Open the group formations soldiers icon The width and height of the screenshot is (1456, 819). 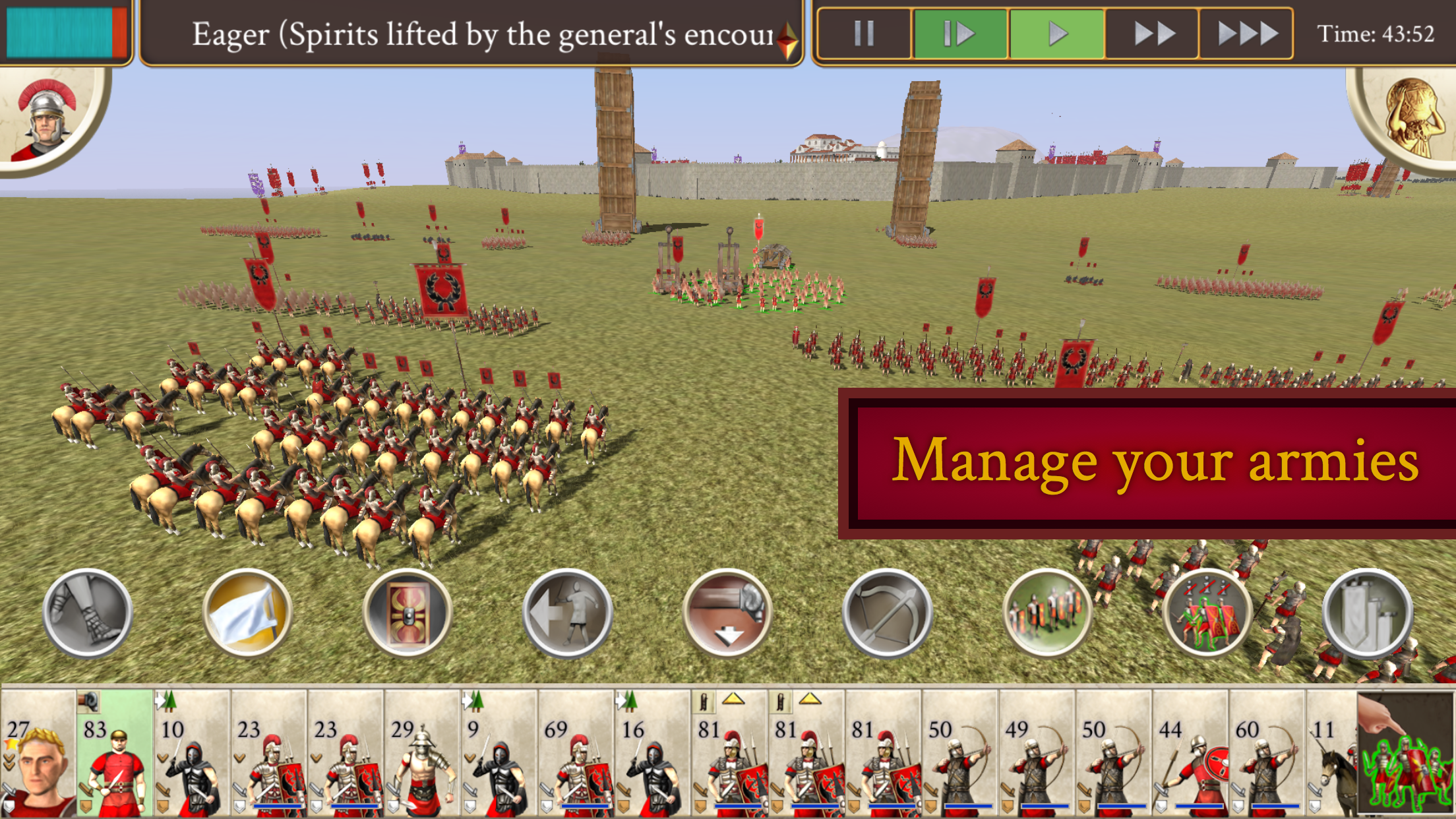(1047, 613)
